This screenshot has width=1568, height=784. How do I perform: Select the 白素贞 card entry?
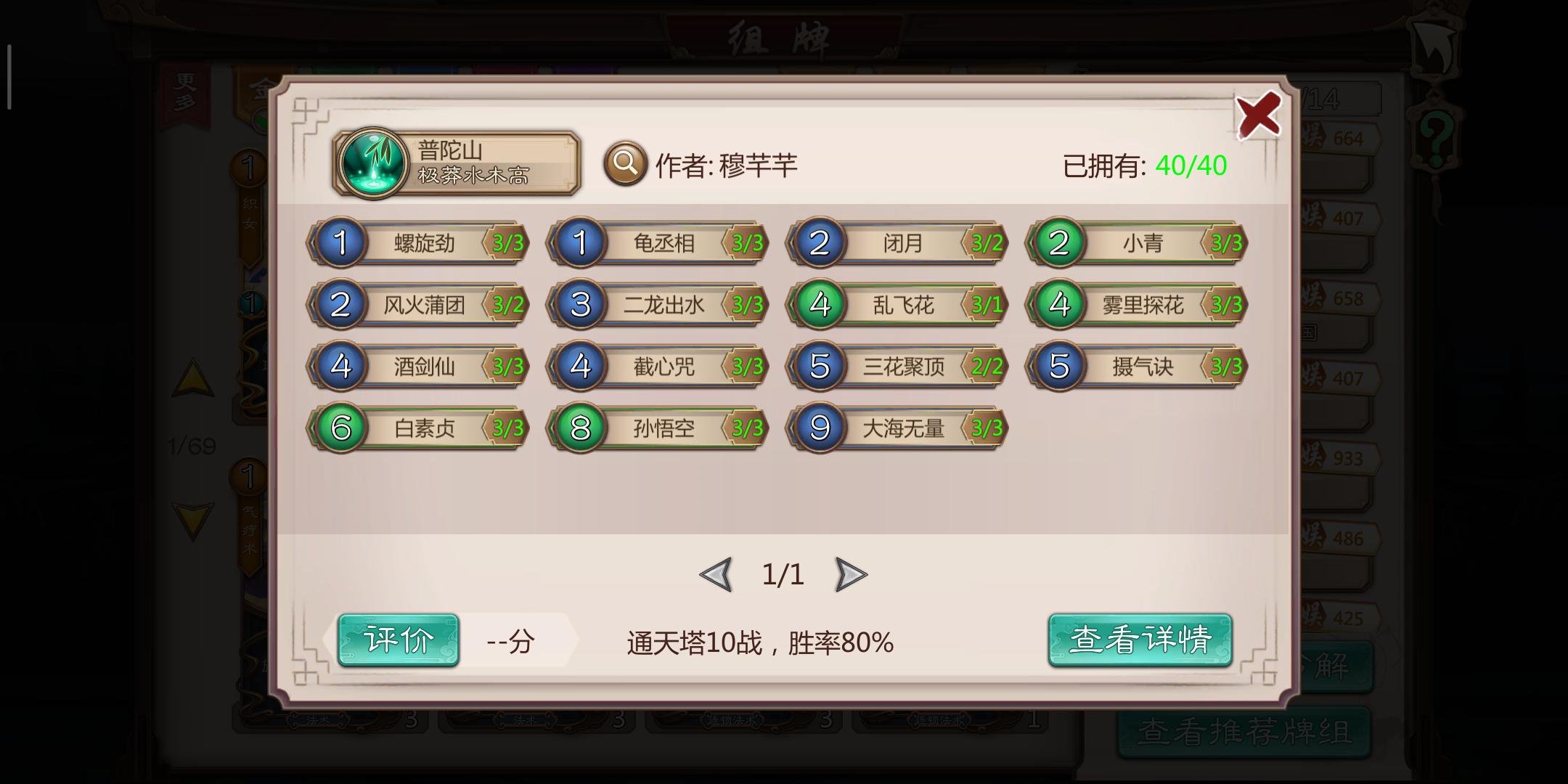[417, 428]
